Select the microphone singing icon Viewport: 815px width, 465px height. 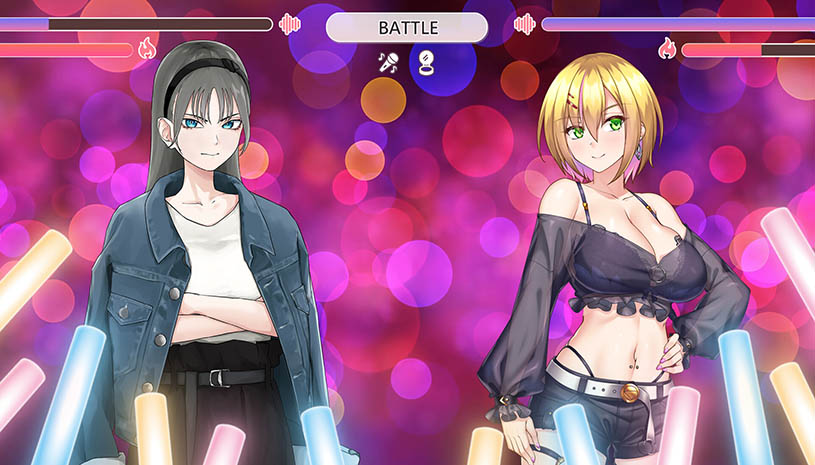388,62
